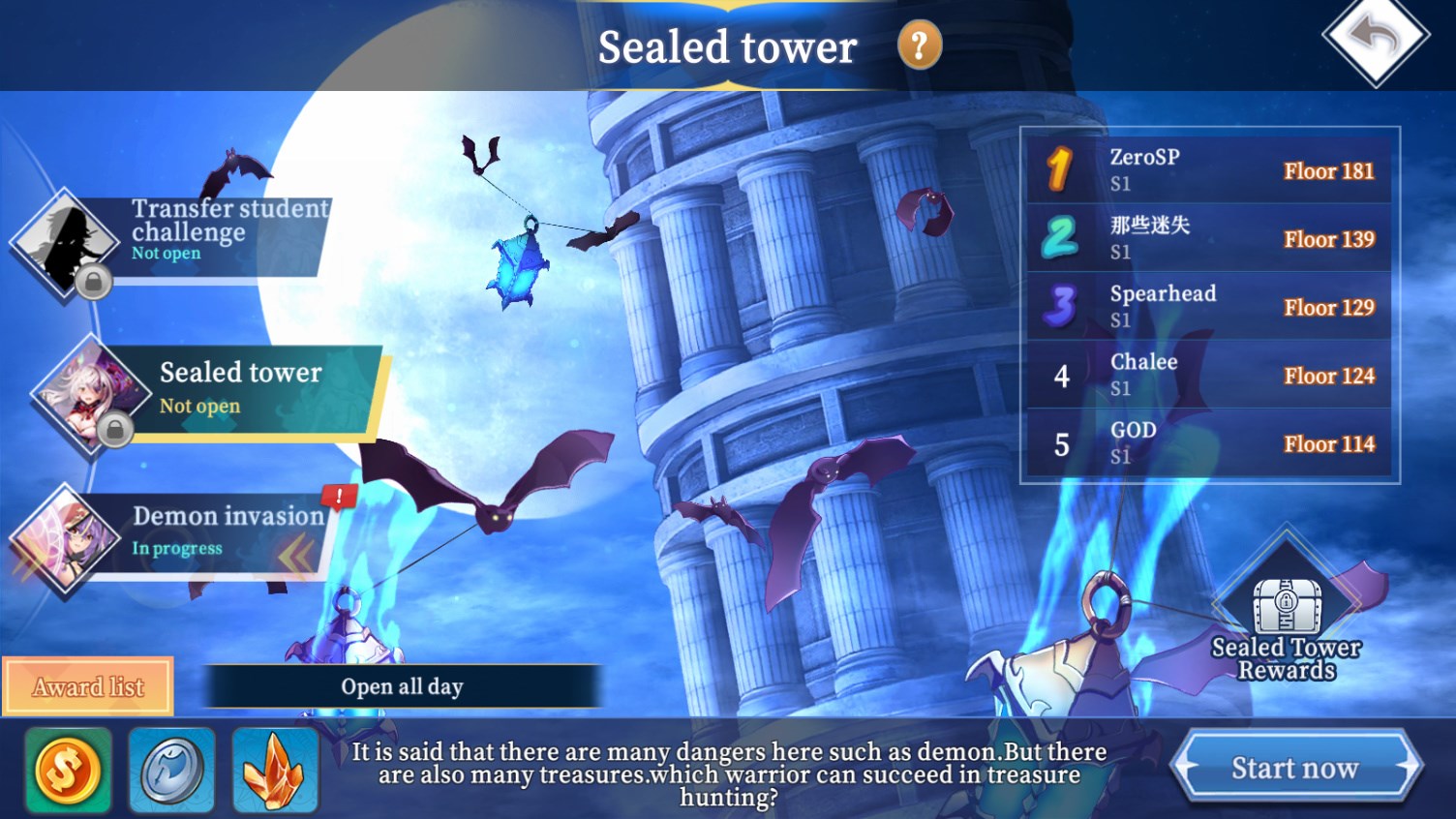Go back using the return arrow
This screenshot has width=1456, height=819.
[1375, 39]
